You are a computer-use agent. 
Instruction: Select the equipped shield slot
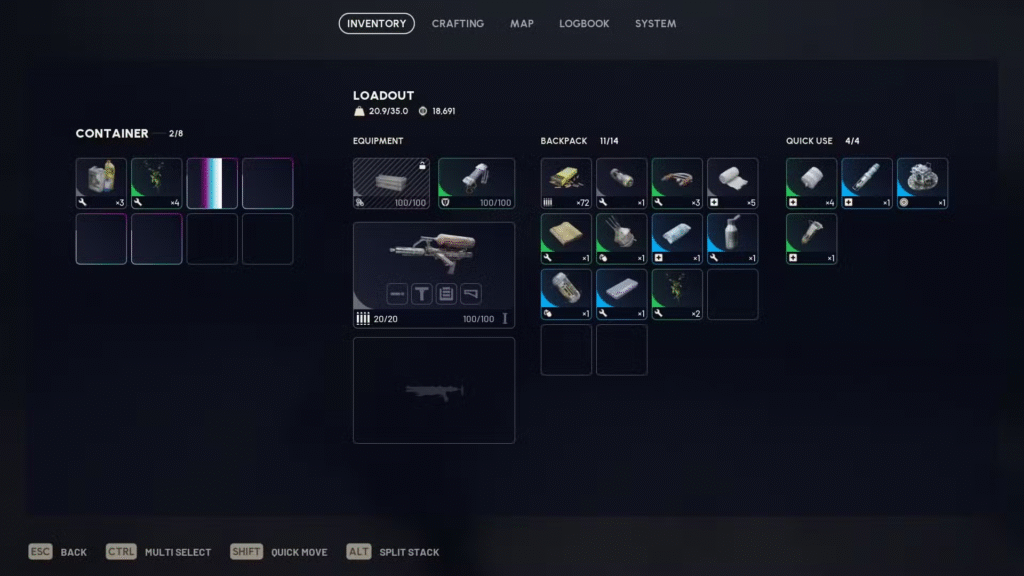tap(476, 183)
